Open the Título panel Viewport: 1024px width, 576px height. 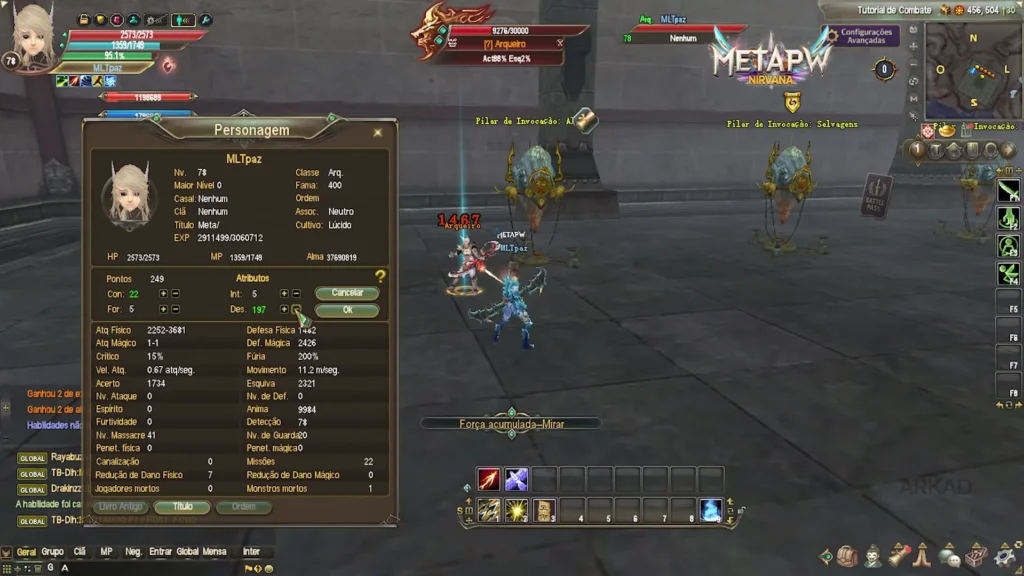pyautogui.click(x=182, y=507)
